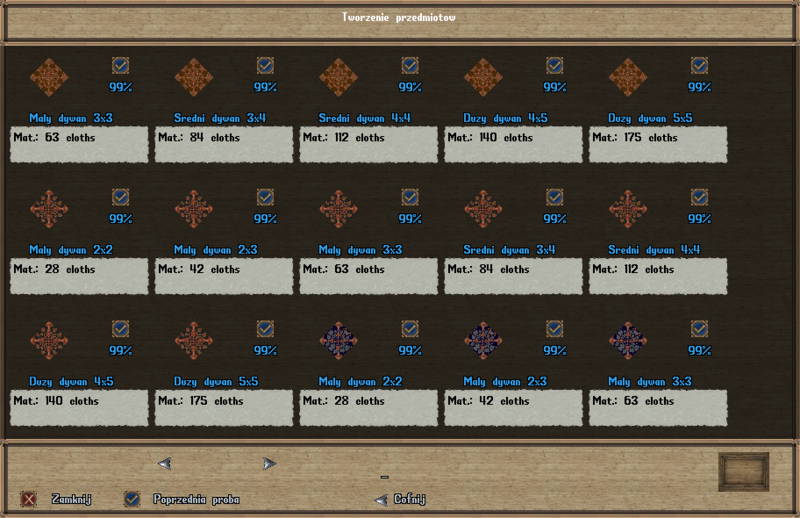The height and width of the screenshot is (518, 800).
Task: Tick the red Sredni dywan 3x4 checkmark button
Action: pyautogui.click(x=554, y=197)
